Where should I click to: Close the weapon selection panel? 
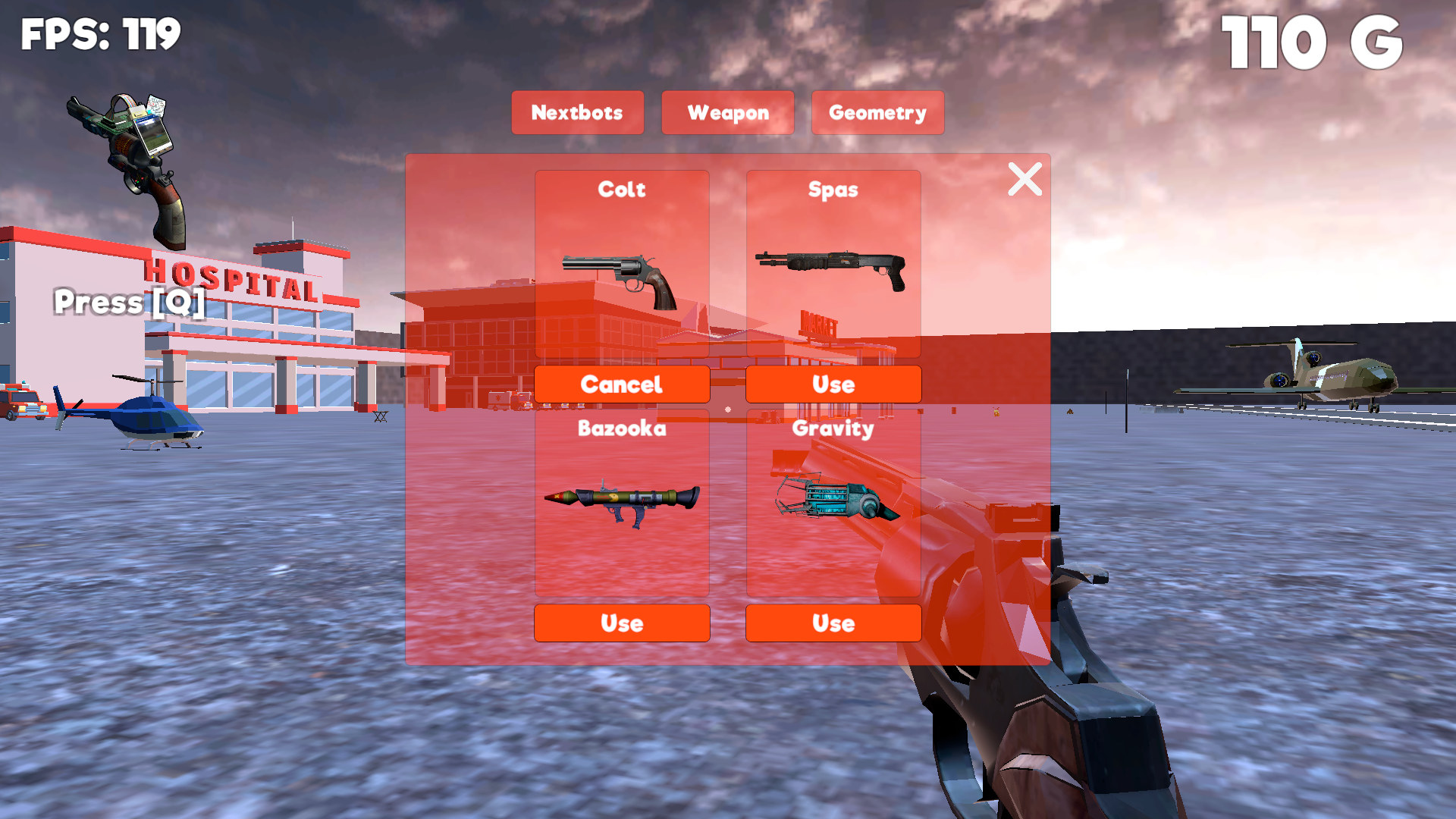(x=1025, y=180)
